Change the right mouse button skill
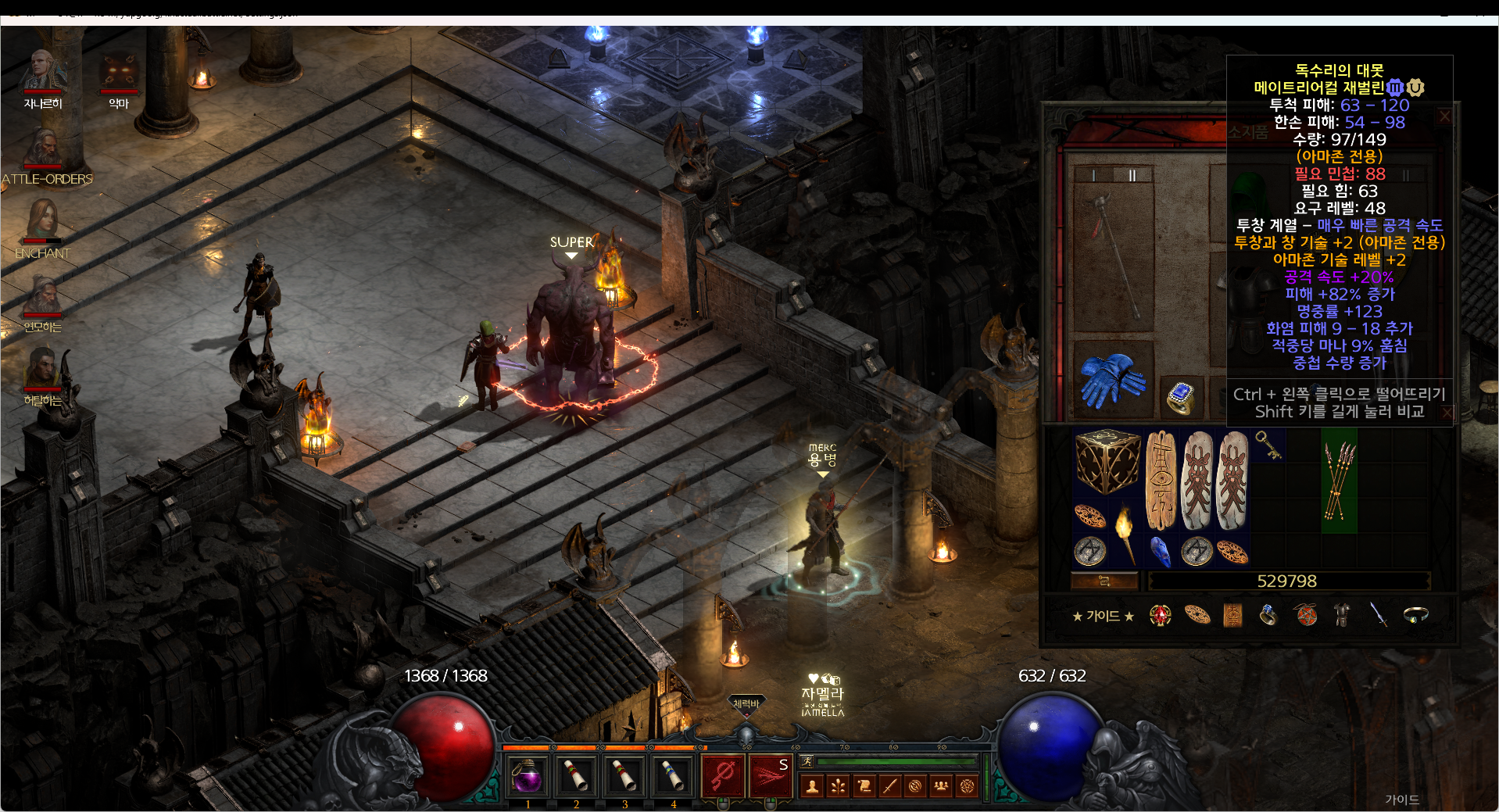Screen dimensions: 1499x812 [770, 776]
